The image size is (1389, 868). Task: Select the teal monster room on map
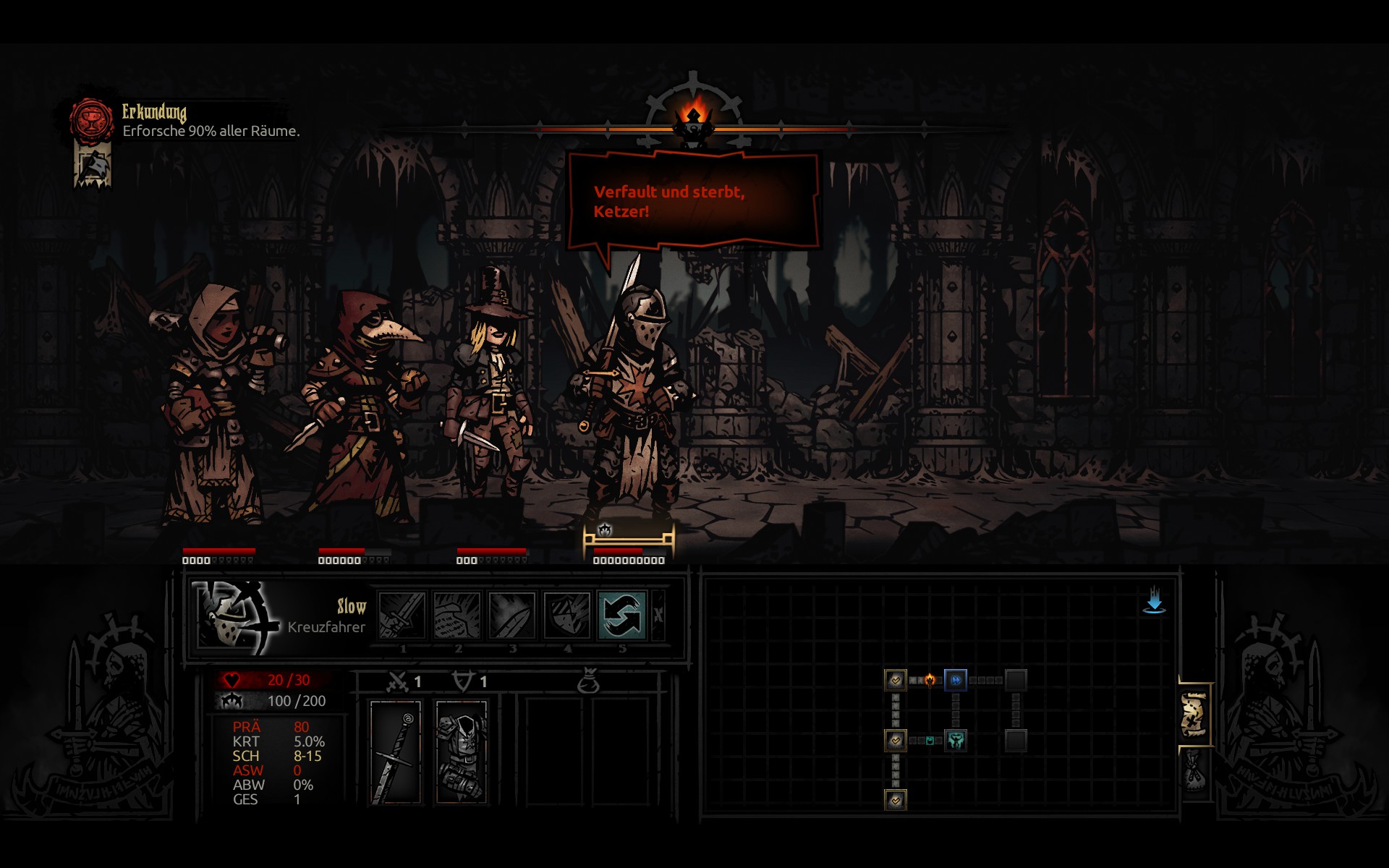(x=956, y=740)
